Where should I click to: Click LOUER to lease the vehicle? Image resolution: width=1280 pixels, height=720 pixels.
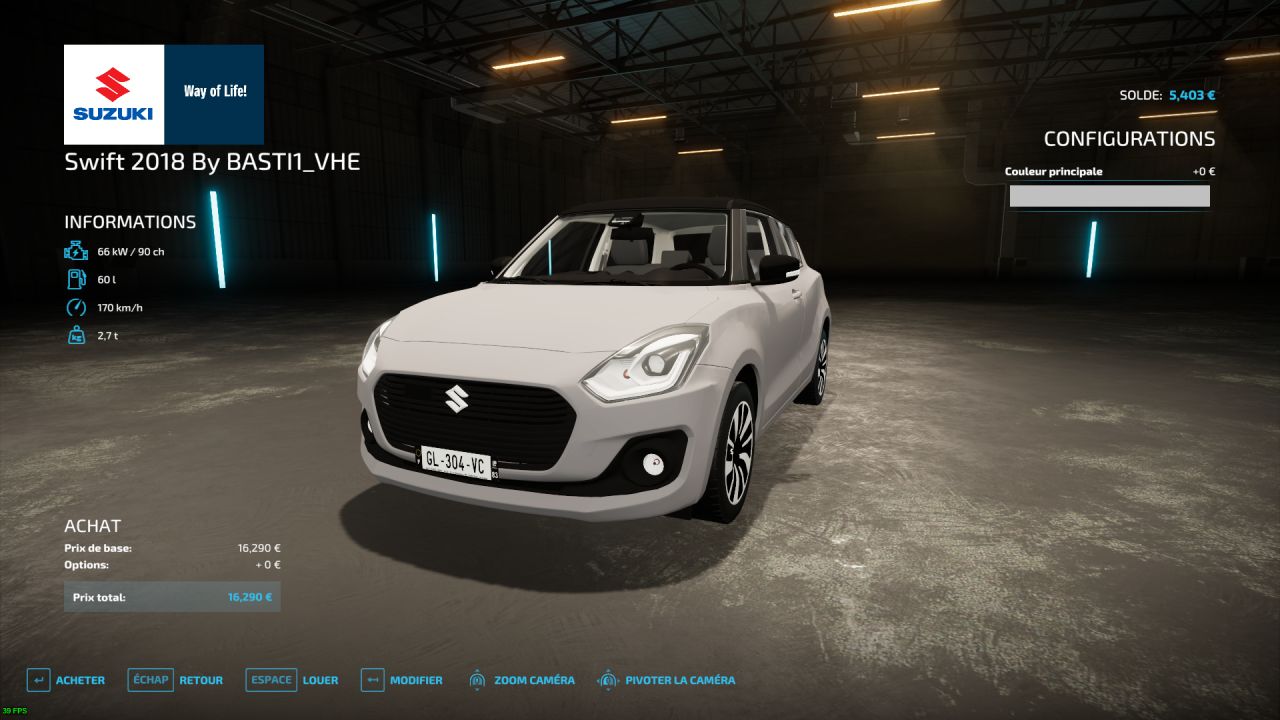click(321, 680)
